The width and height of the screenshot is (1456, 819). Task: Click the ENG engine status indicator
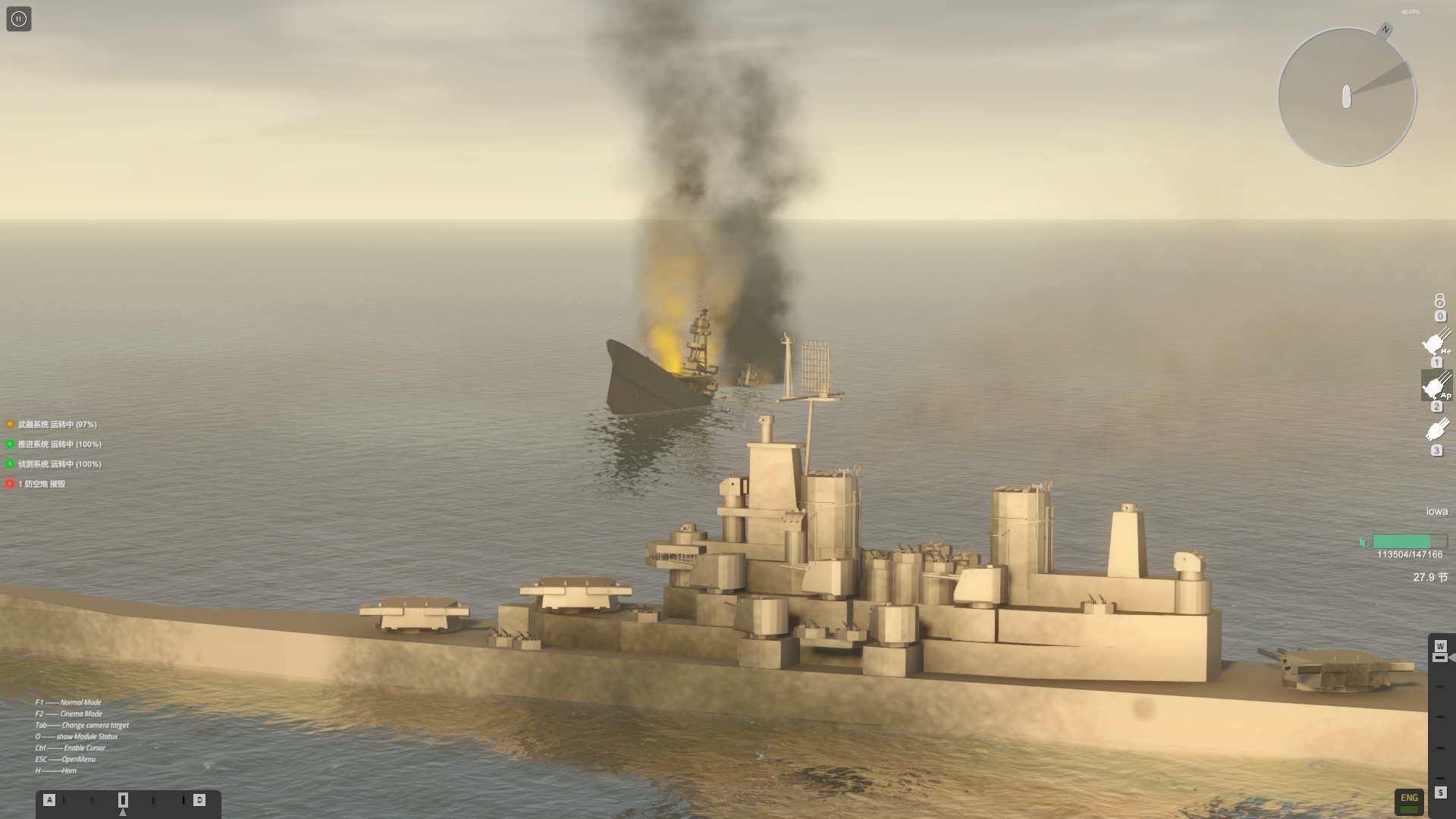click(x=1409, y=801)
